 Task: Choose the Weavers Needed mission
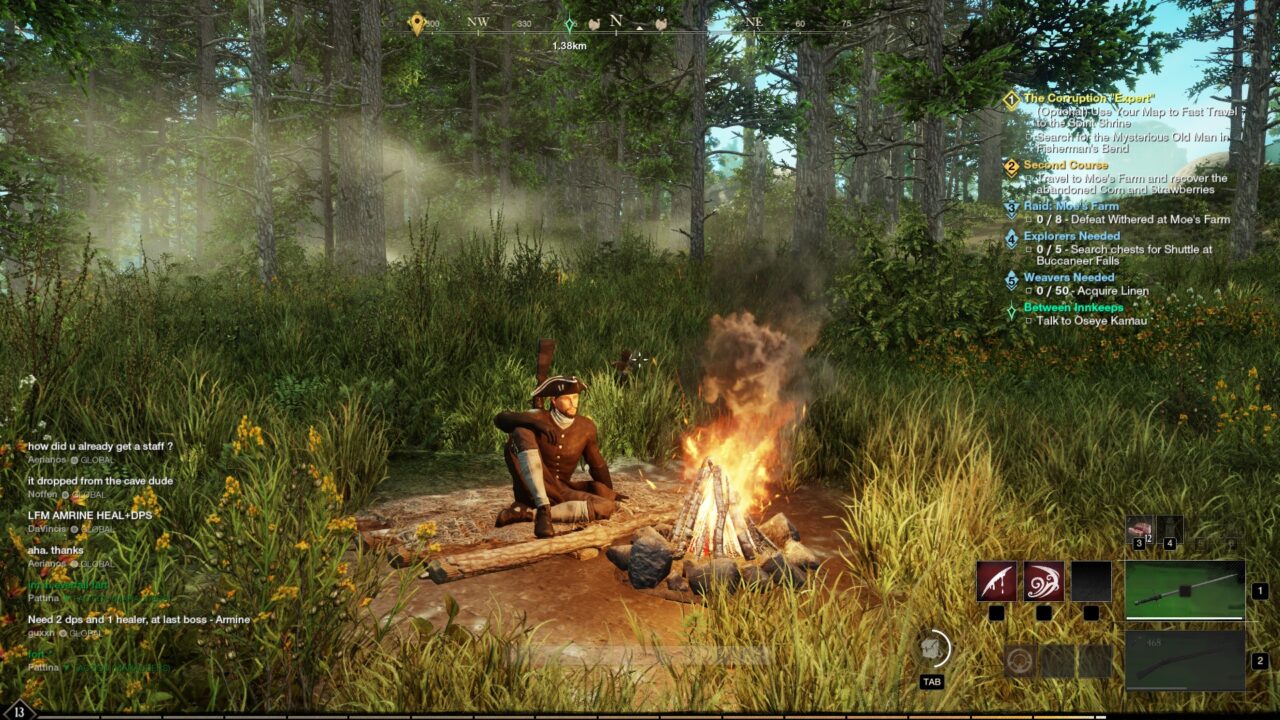pos(1068,277)
